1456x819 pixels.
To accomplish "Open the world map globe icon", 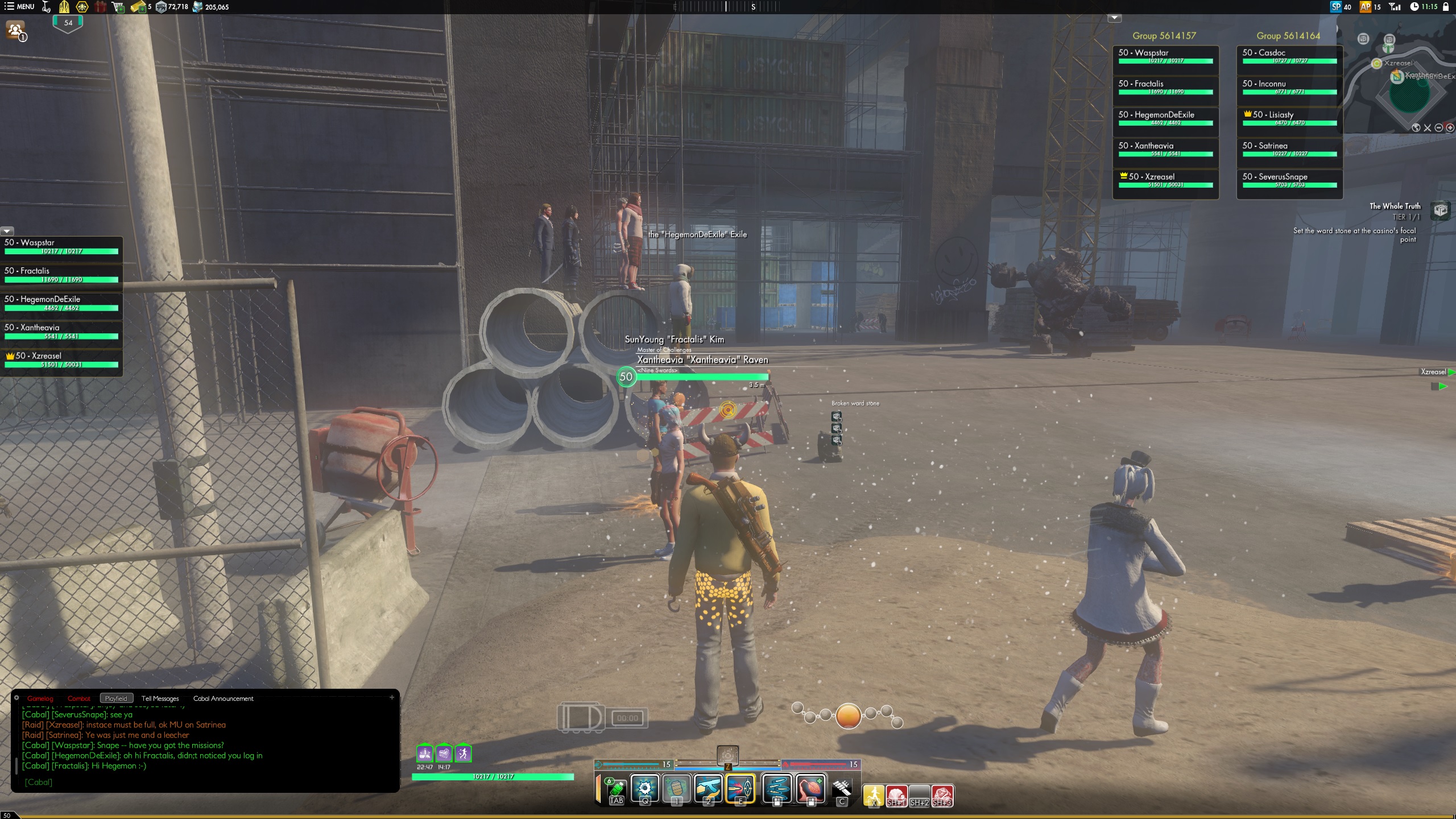I will click(1416, 128).
